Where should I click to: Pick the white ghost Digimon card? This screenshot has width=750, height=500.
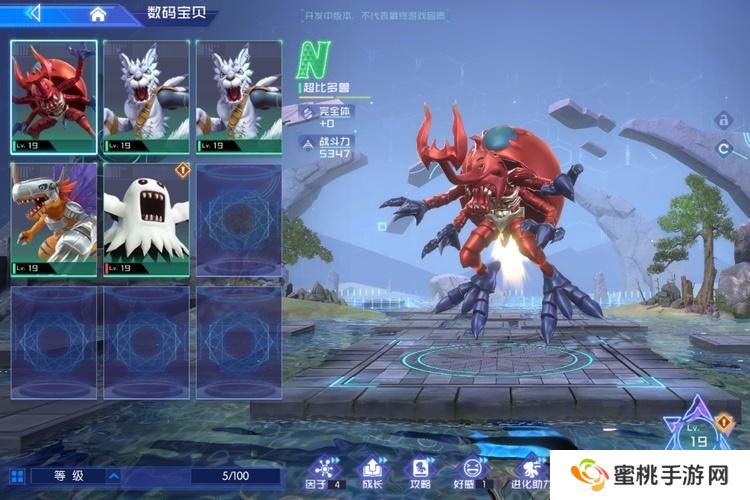[x=147, y=220]
